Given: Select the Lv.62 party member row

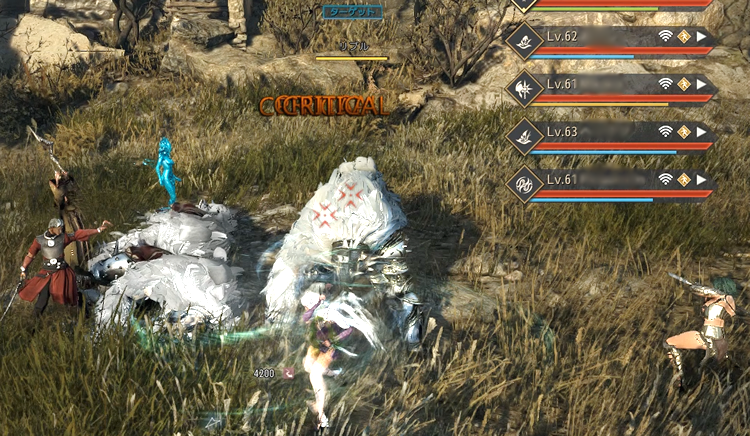Looking at the screenshot, I should 600,37.
